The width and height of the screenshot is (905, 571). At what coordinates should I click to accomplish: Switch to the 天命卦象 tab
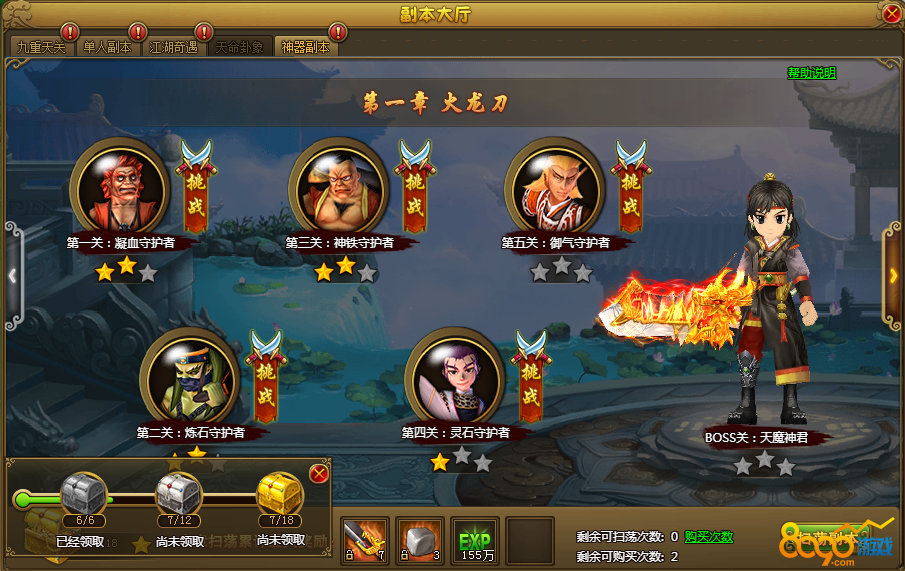click(239, 47)
